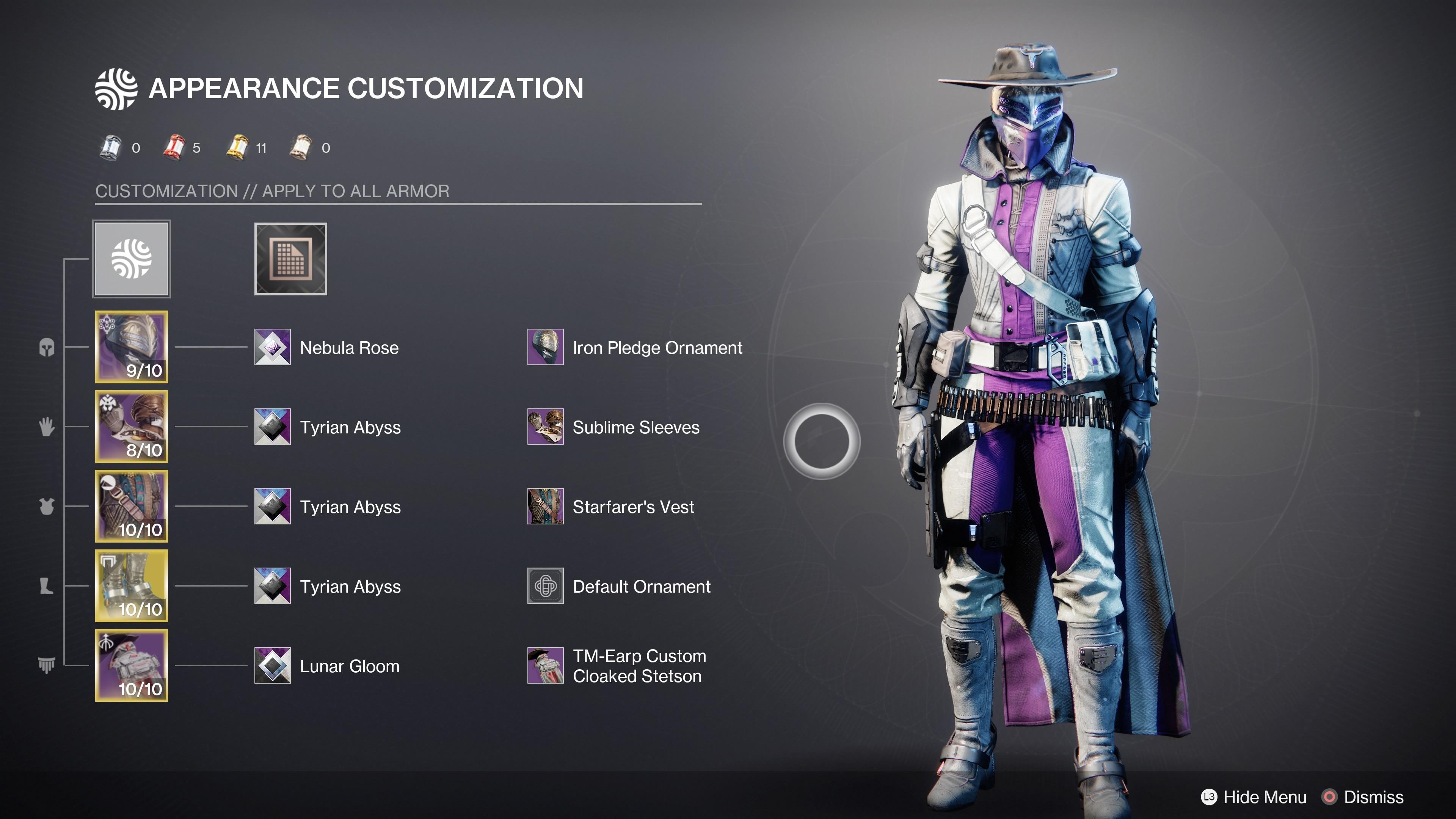Choose the Starfarer's Vest ornament

(x=546, y=507)
